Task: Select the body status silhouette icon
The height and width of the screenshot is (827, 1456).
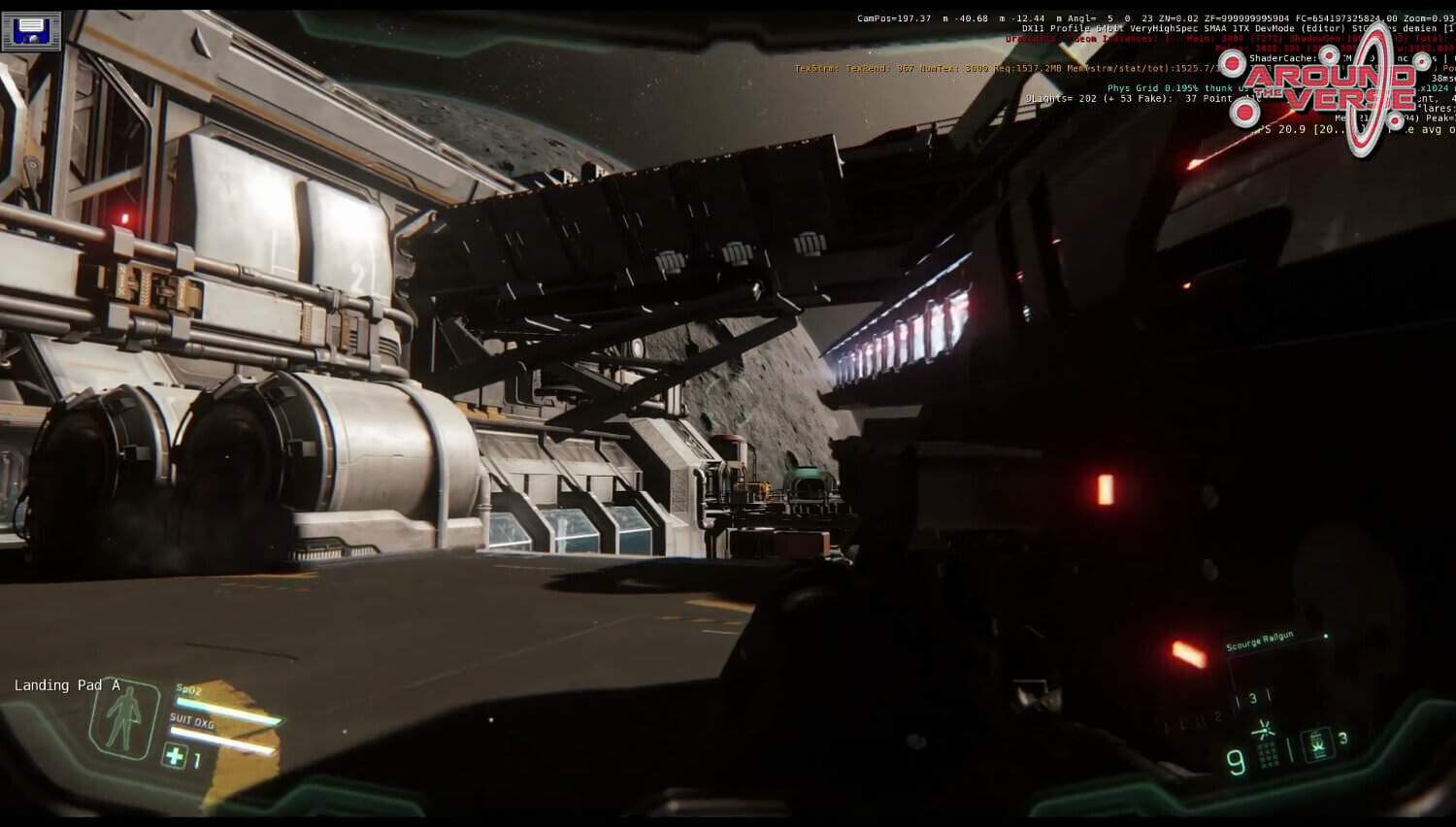Action: coord(123,719)
